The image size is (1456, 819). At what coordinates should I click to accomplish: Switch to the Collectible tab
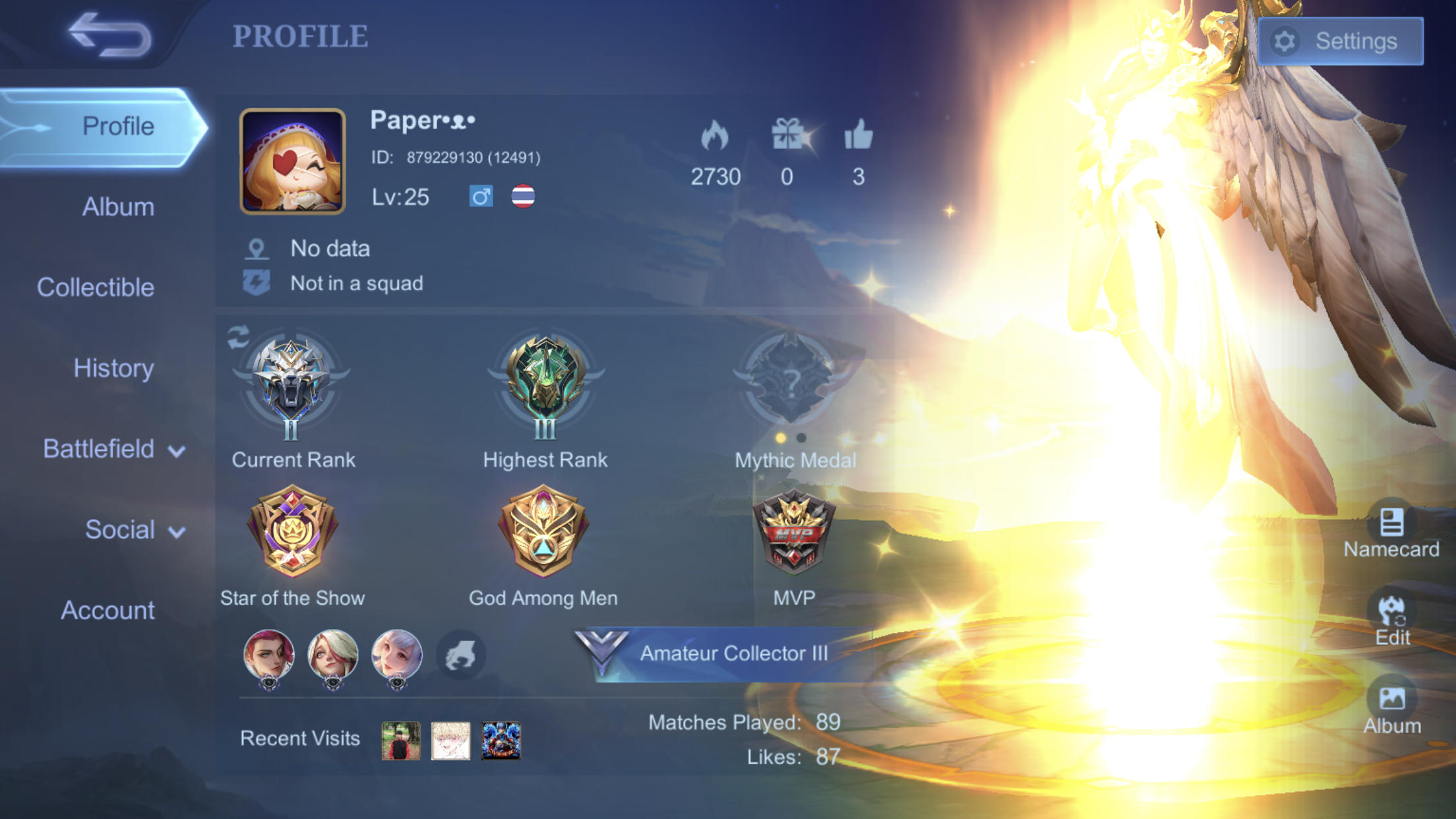[97, 287]
